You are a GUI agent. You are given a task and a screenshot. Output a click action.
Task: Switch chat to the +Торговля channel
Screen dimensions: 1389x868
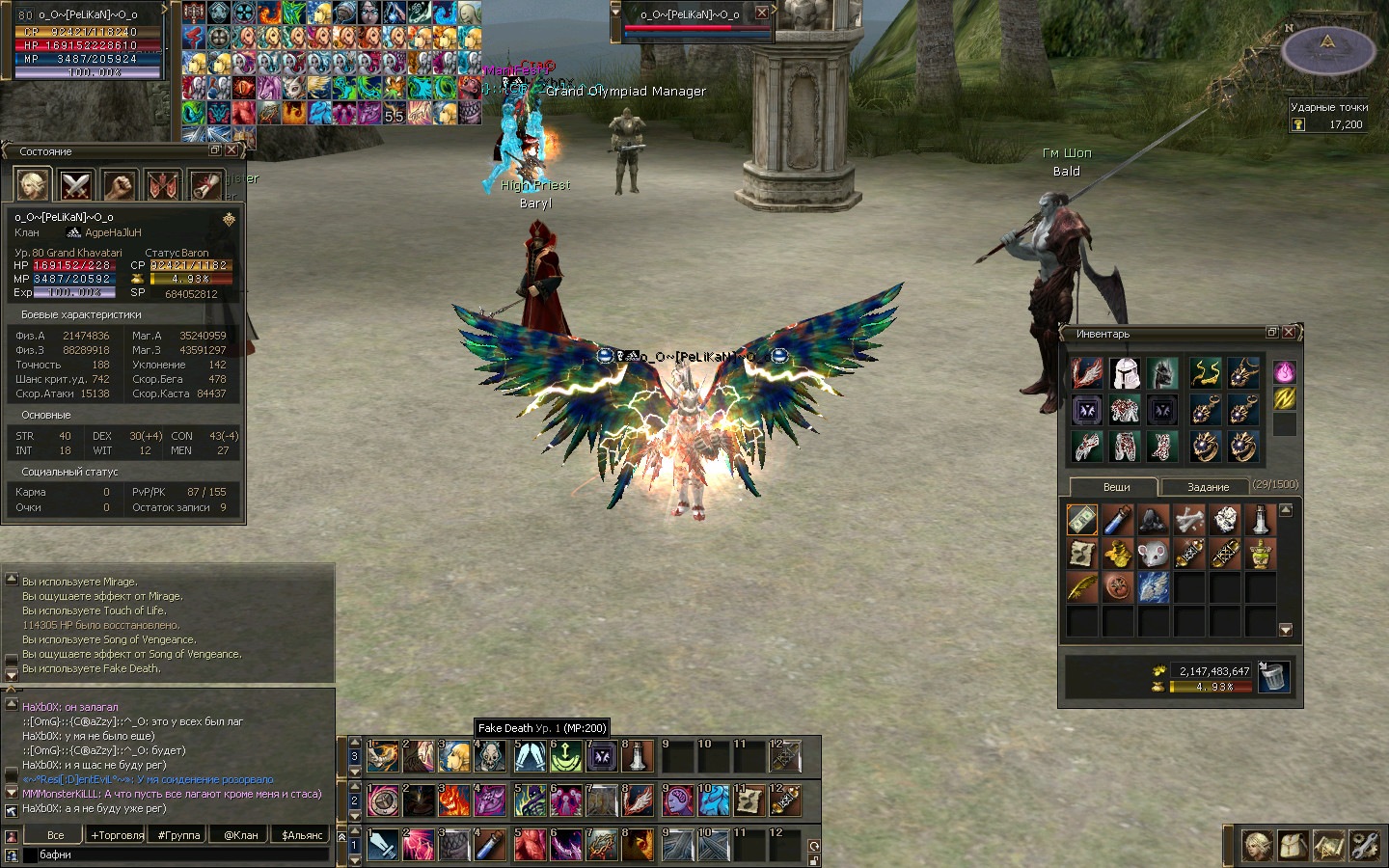(117, 835)
